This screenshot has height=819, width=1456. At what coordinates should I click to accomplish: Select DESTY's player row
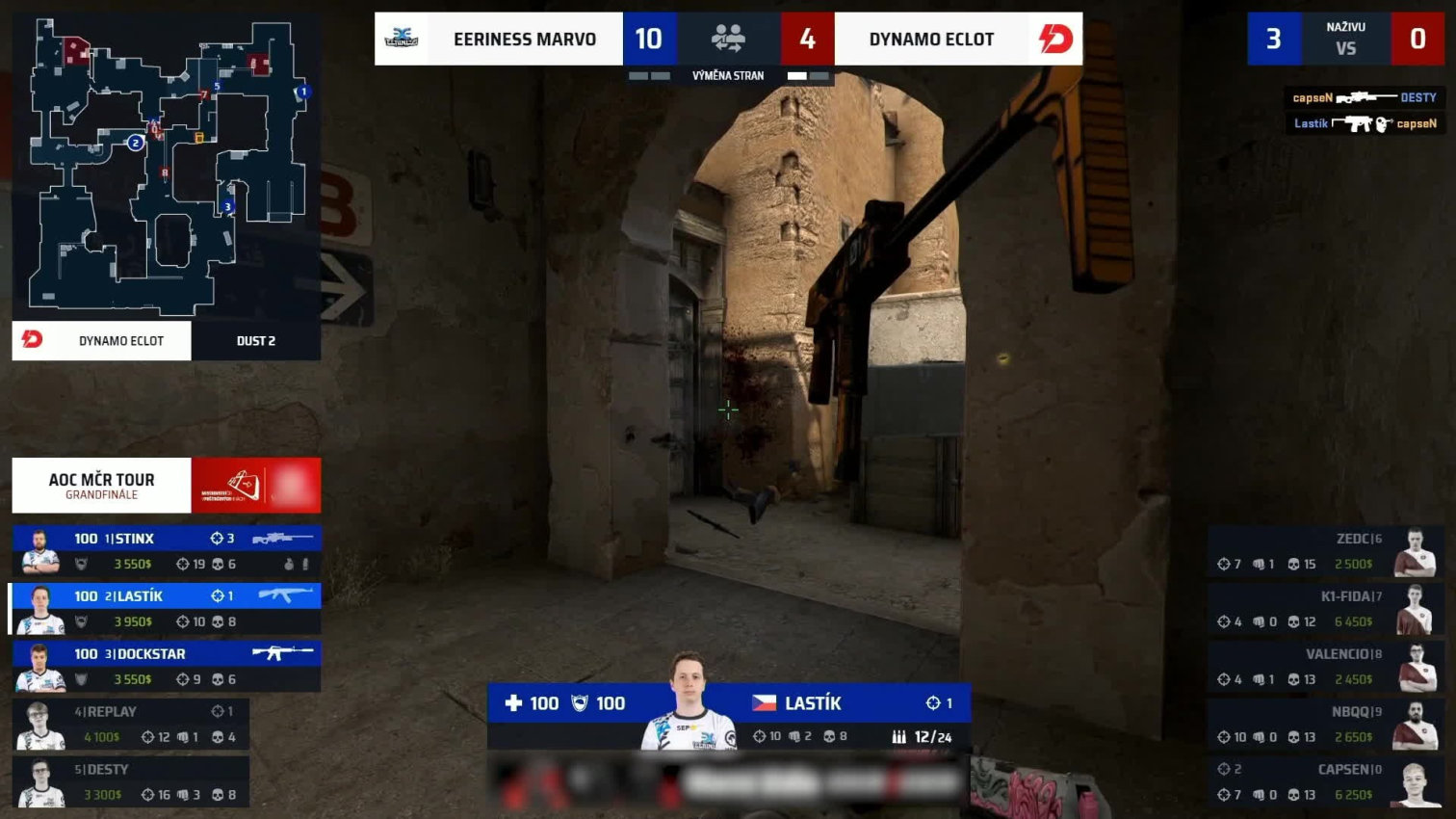pos(131,781)
